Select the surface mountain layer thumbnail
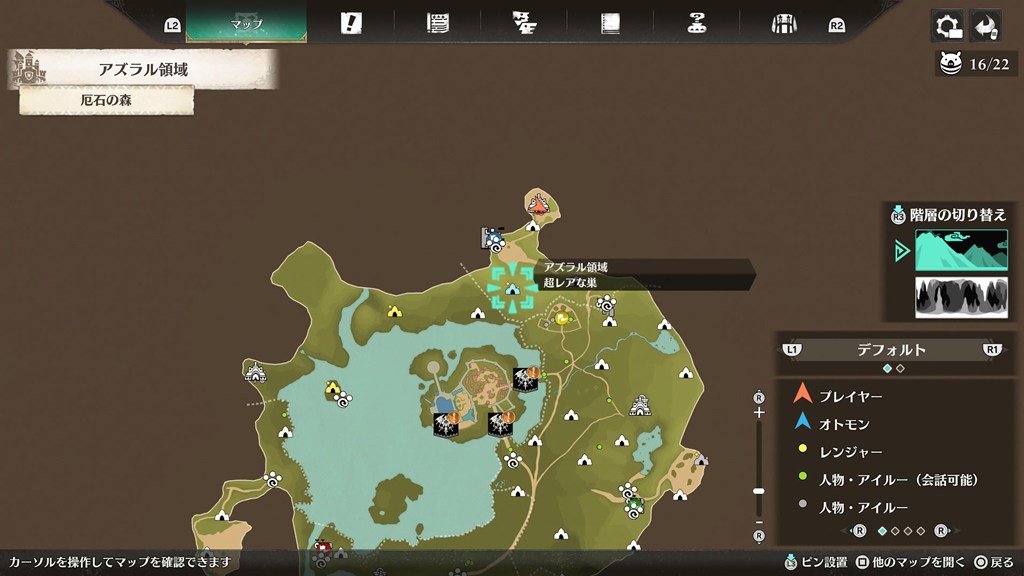Viewport: 1024px width, 576px height. [961, 251]
